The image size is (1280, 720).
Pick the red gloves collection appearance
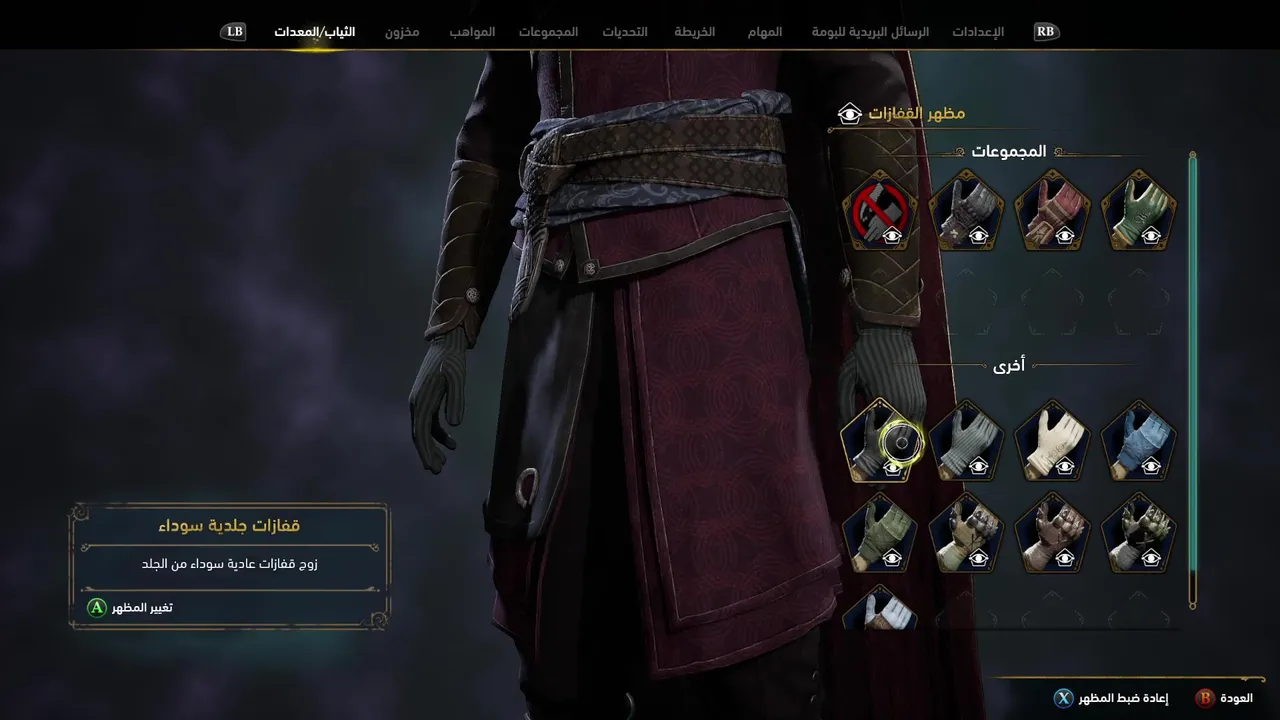[1052, 211]
